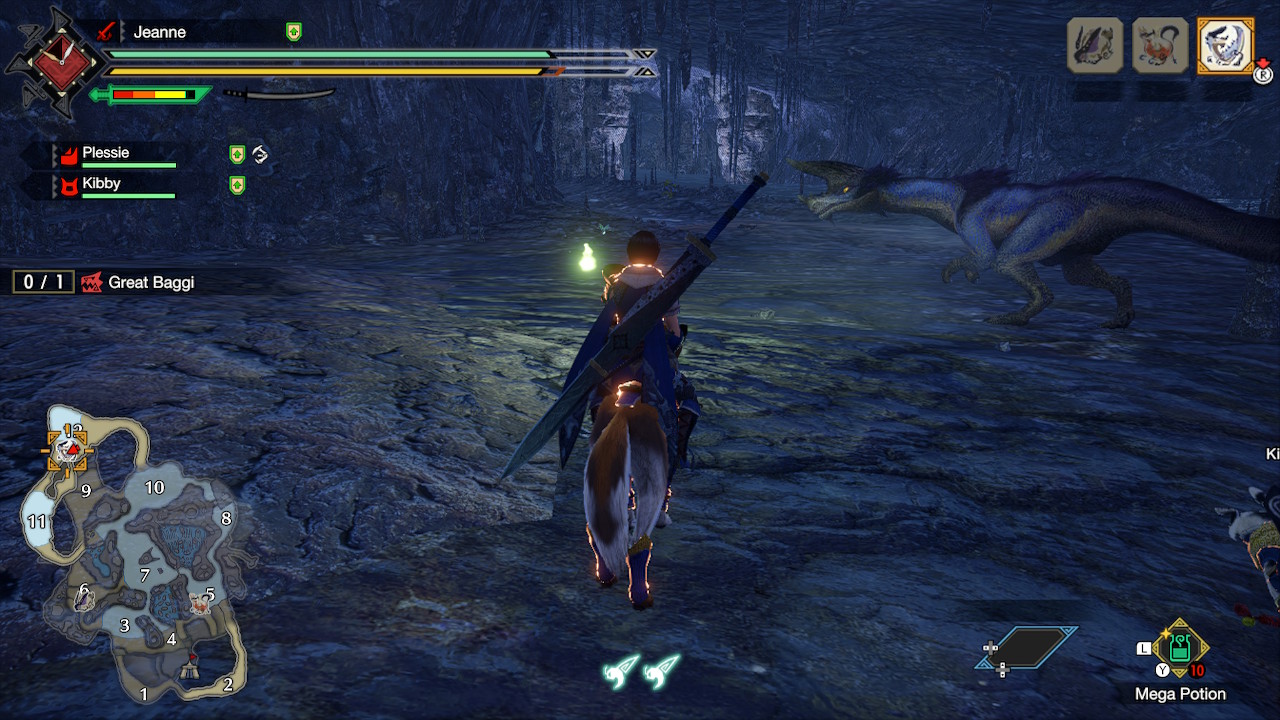This screenshot has height=720, width=1280.
Task: Click the monster marker in minimap area 6
Action: [x=86, y=598]
